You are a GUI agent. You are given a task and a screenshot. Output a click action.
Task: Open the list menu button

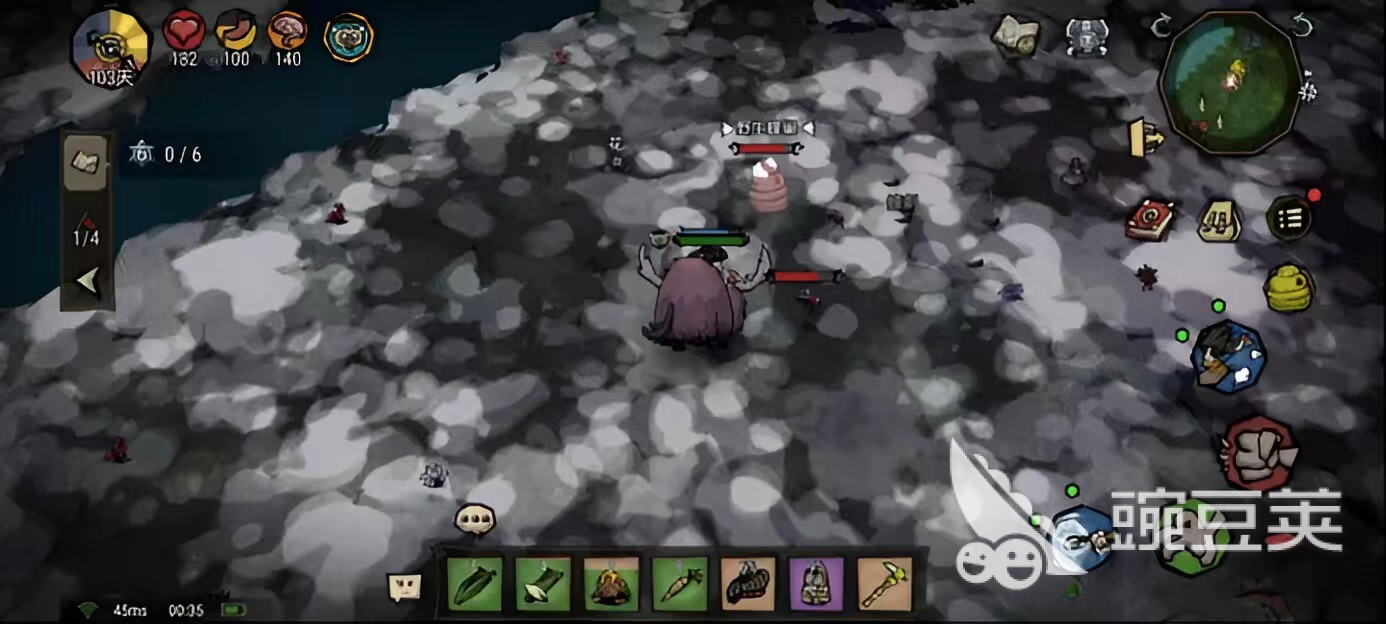(x=1290, y=218)
